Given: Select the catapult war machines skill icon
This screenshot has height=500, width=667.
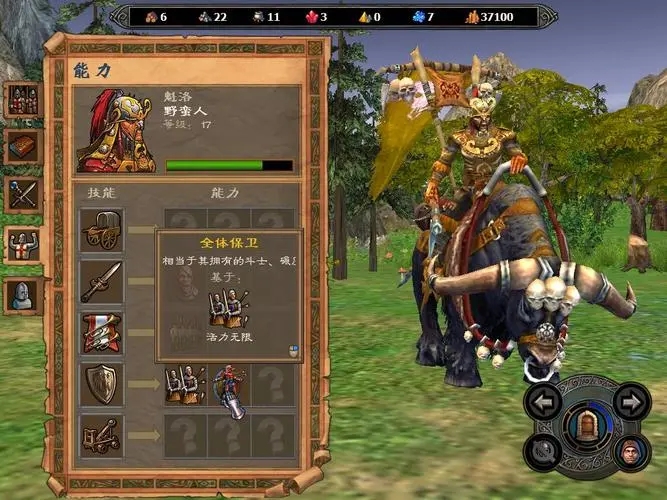Looking at the screenshot, I should click(102, 435).
